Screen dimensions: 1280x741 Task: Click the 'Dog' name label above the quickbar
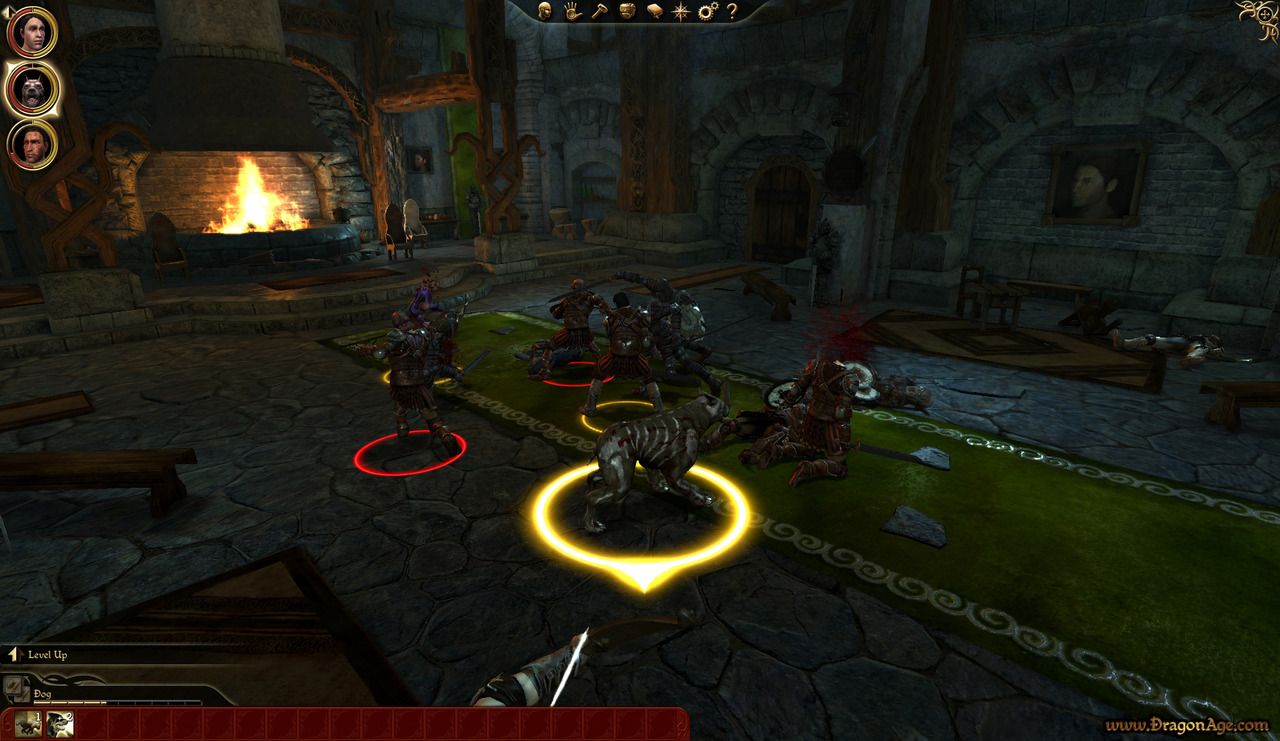click(40, 693)
